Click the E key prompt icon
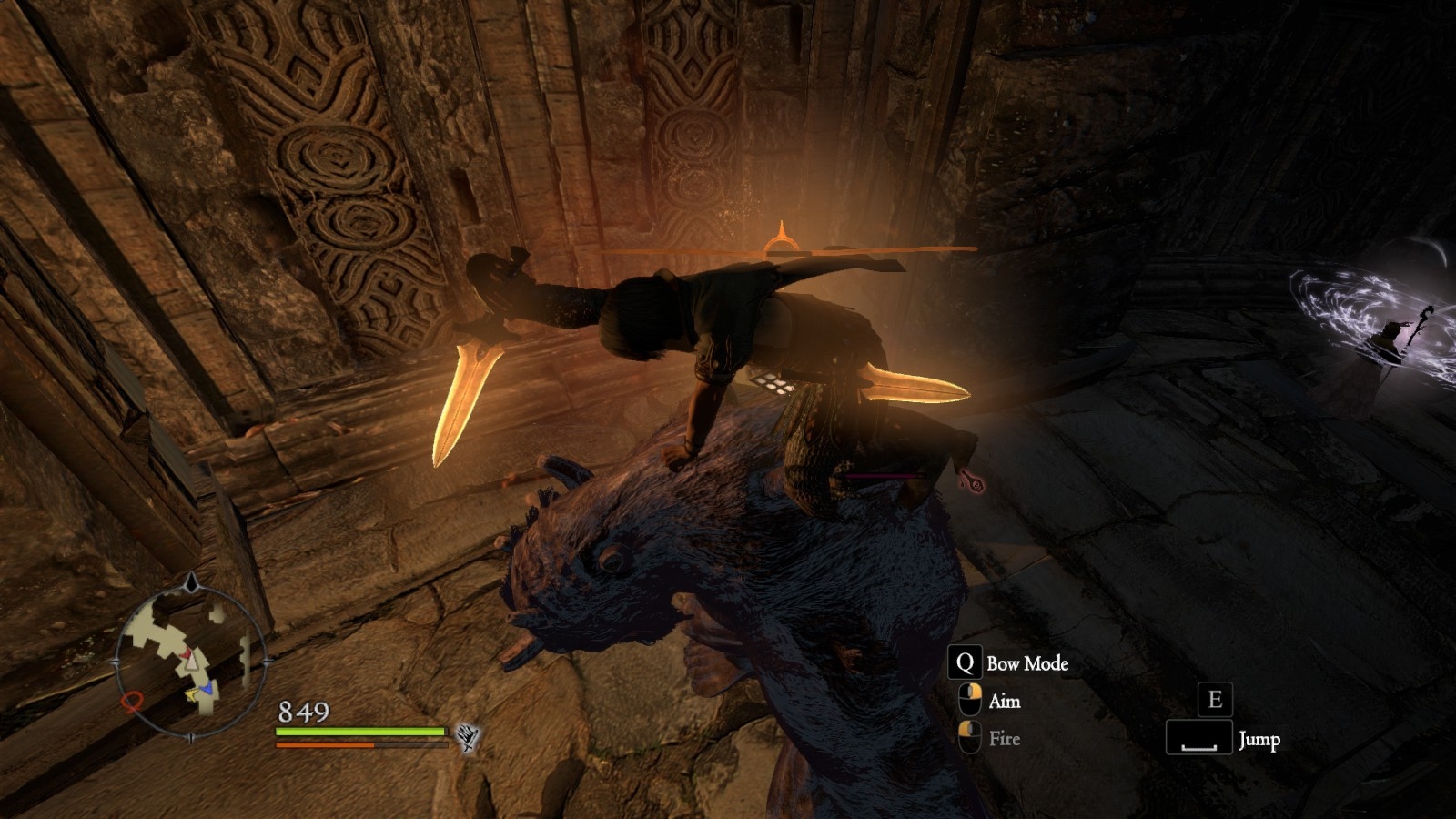Image resolution: width=1456 pixels, height=819 pixels. [x=1214, y=700]
